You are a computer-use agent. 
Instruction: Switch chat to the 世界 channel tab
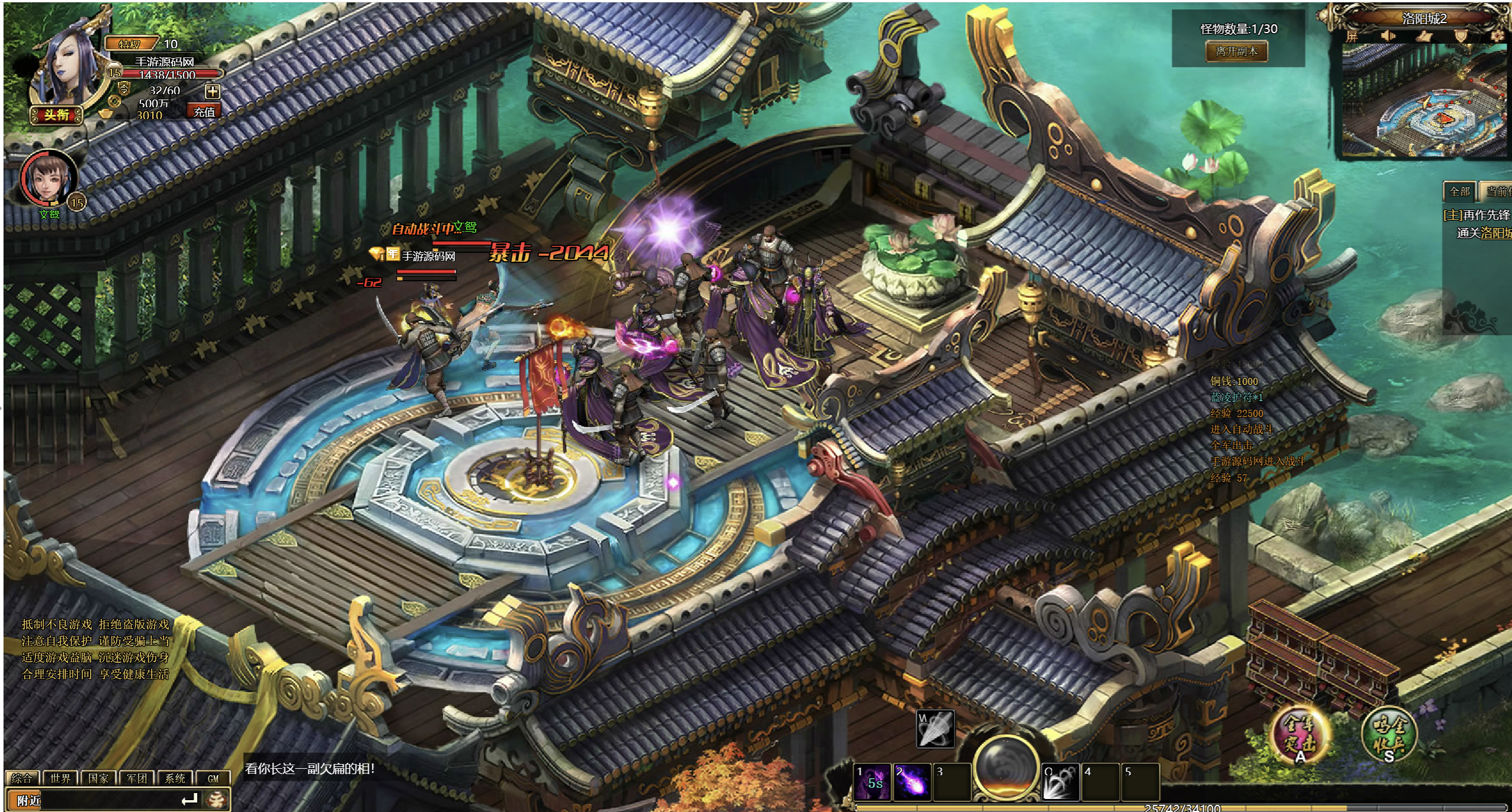[60, 778]
